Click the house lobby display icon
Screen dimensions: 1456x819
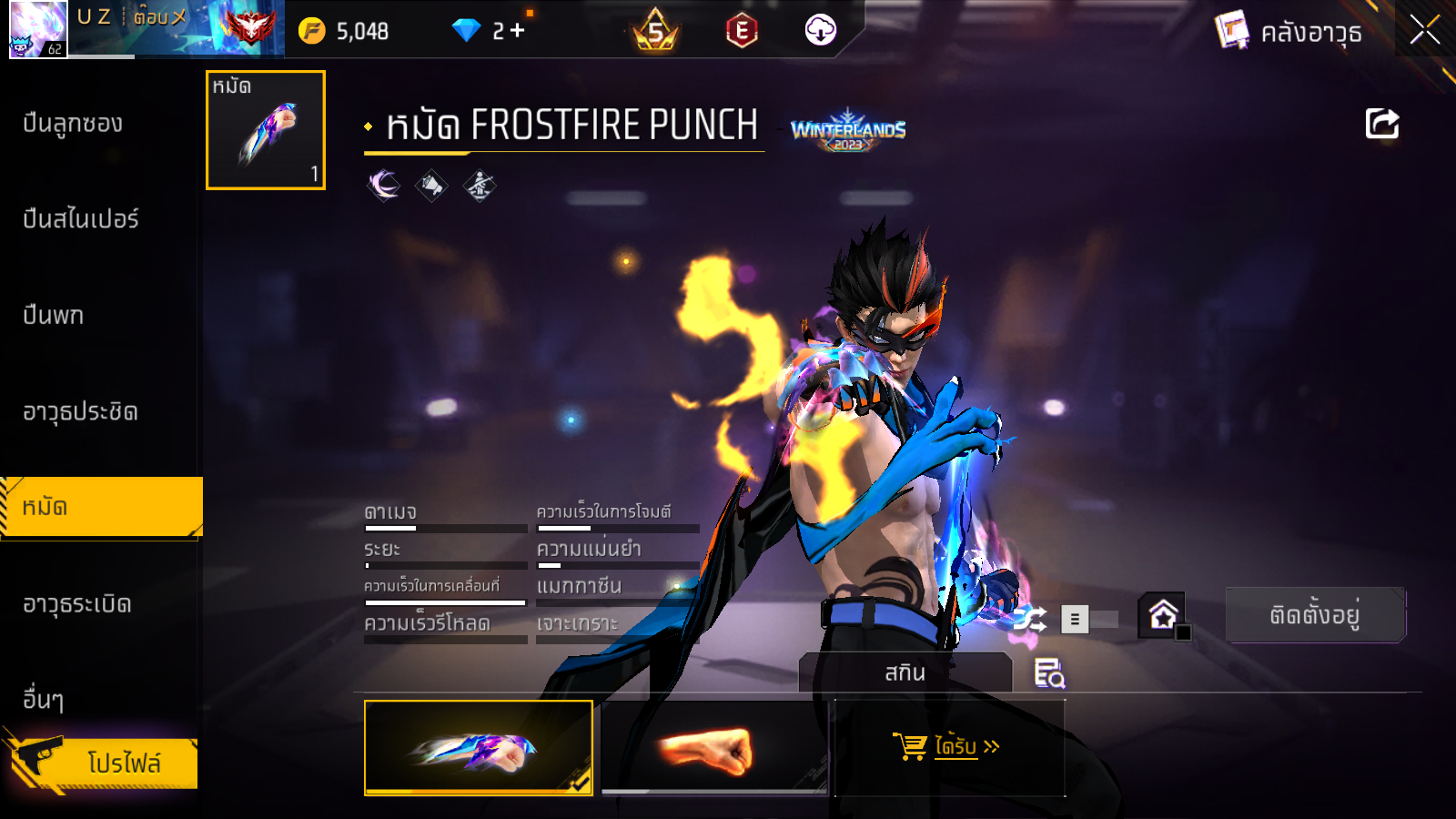pos(1164,616)
